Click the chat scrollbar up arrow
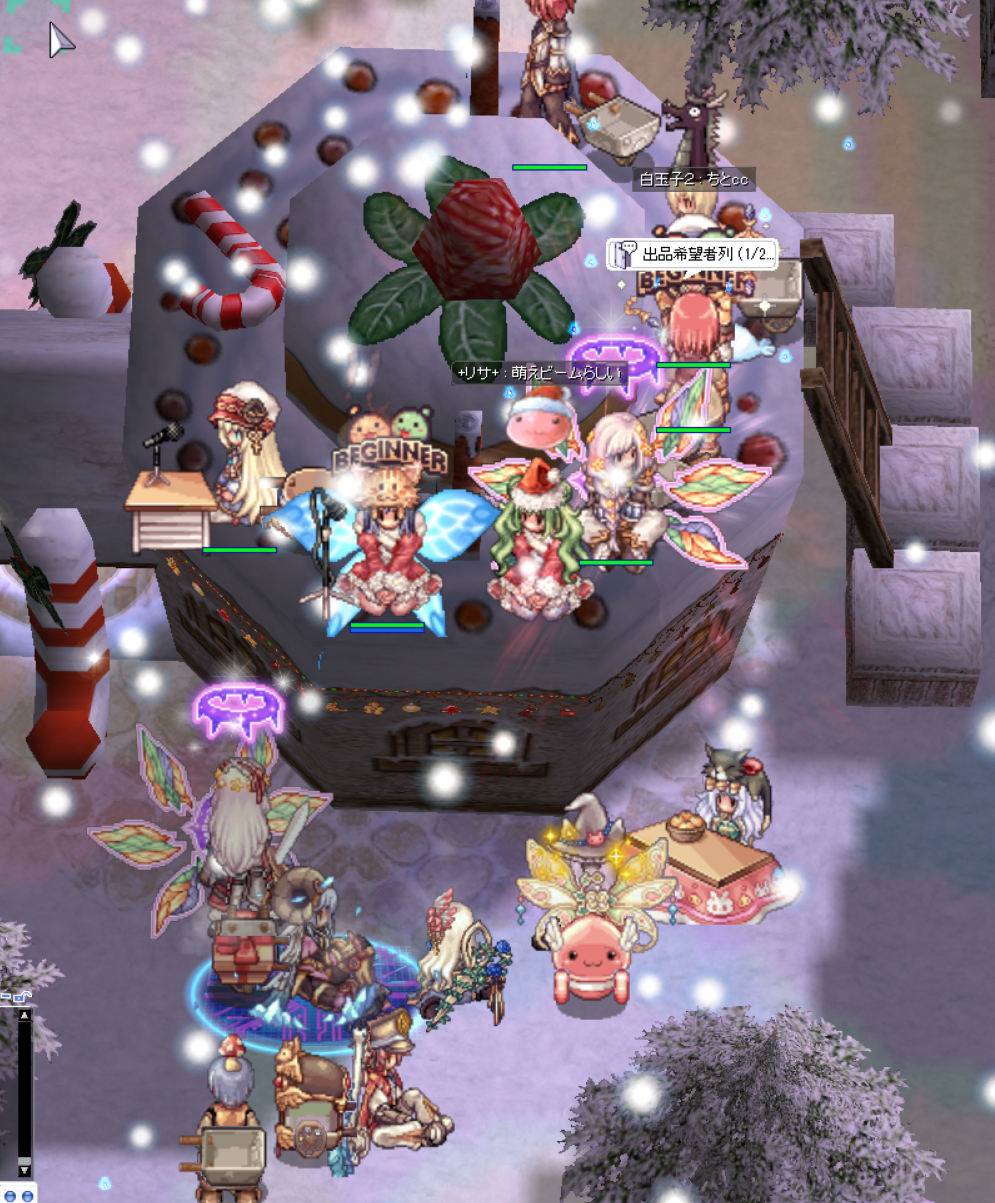The width and height of the screenshot is (995, 1203). coord(25,1016)
